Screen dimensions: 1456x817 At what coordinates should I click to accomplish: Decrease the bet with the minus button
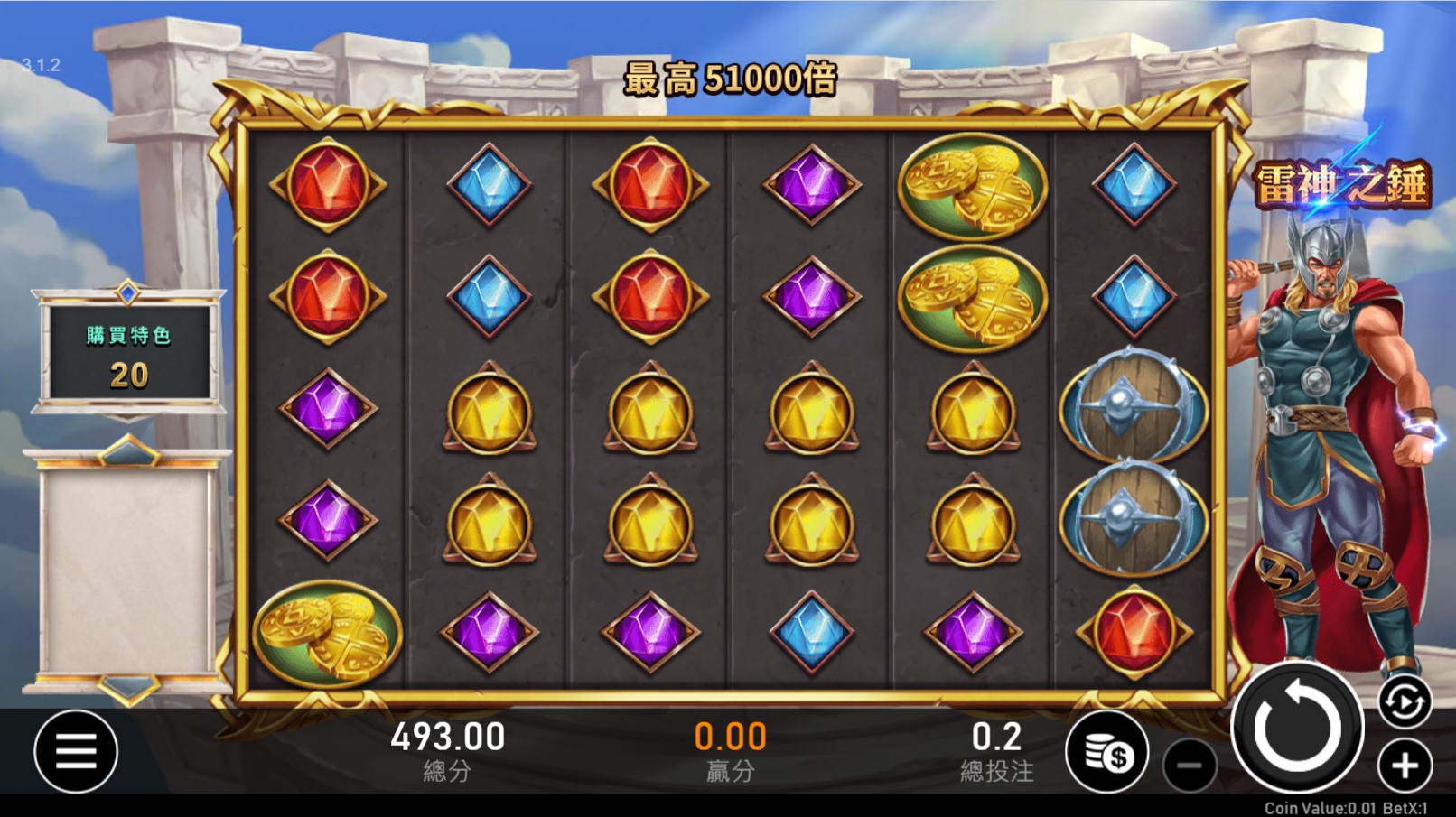(x=1190, y=766)
